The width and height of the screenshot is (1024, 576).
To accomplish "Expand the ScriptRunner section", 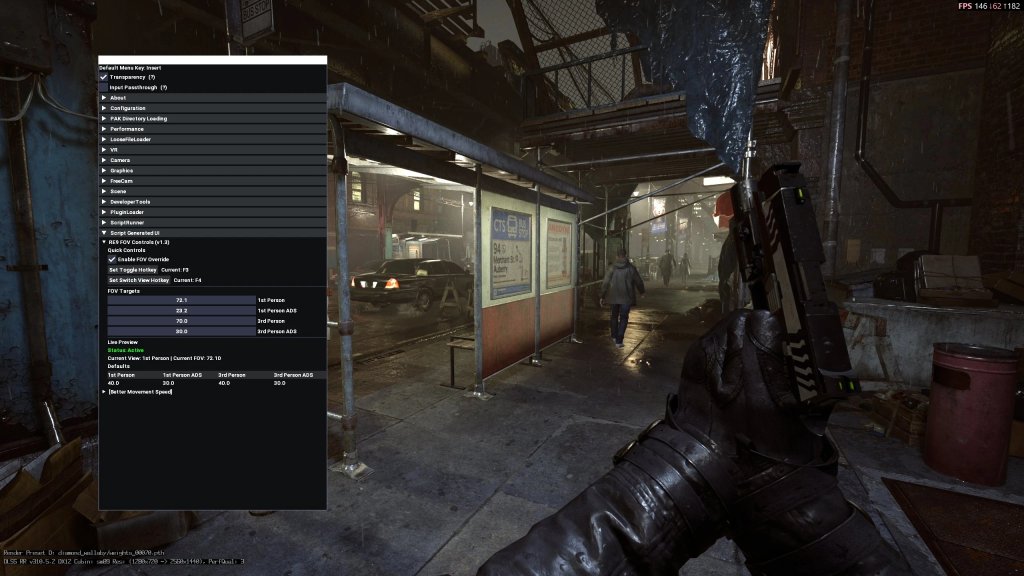I will pos(127,223).
